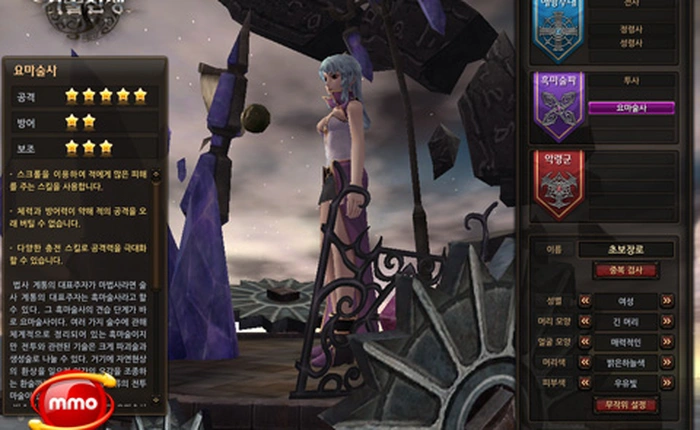Change to next skin color (피부색)
The width and height of the screenshot is (700, 430).
[x=667, y=384]
